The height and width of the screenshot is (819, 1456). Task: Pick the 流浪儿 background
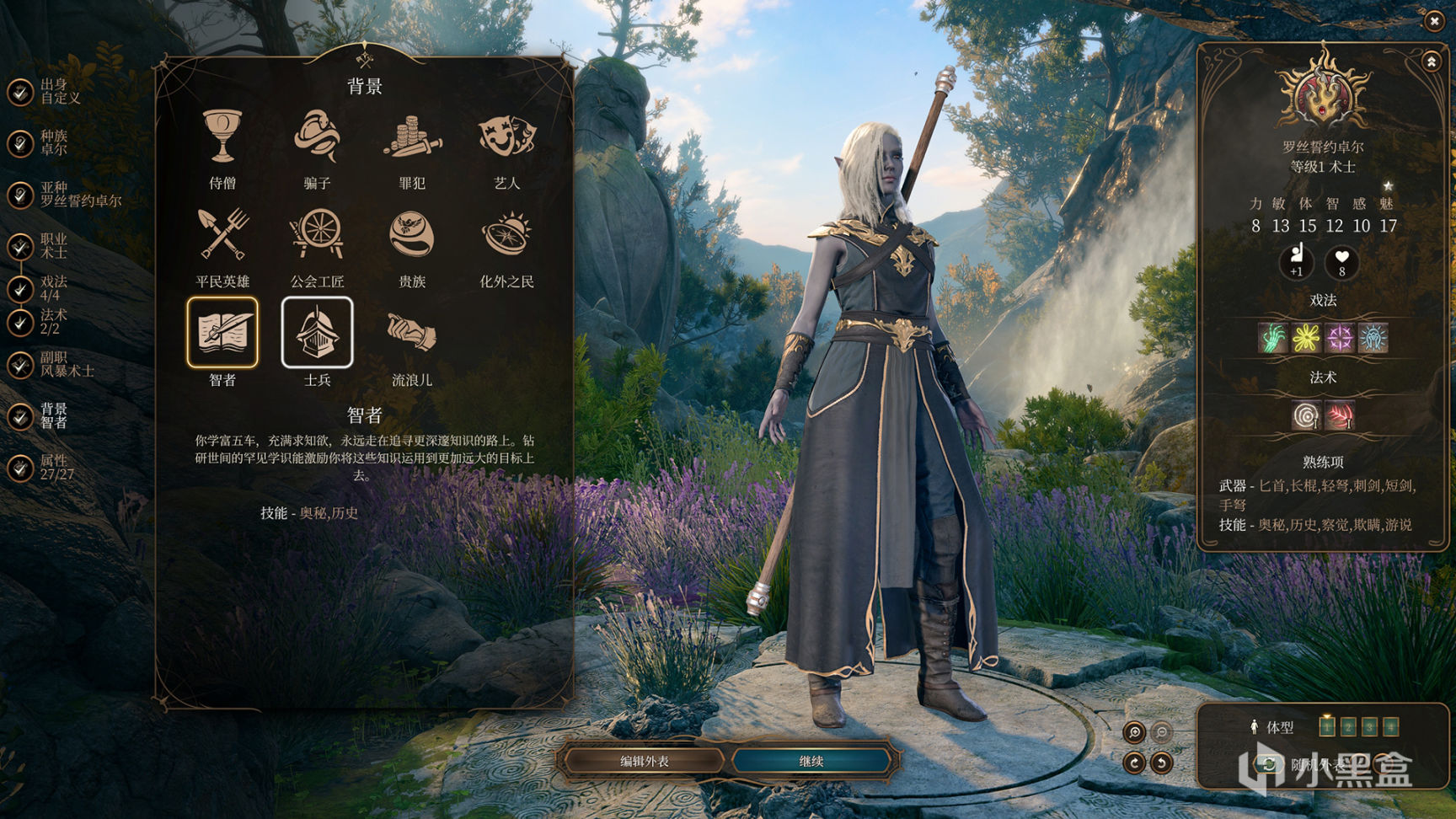click(x=412, y=333)
